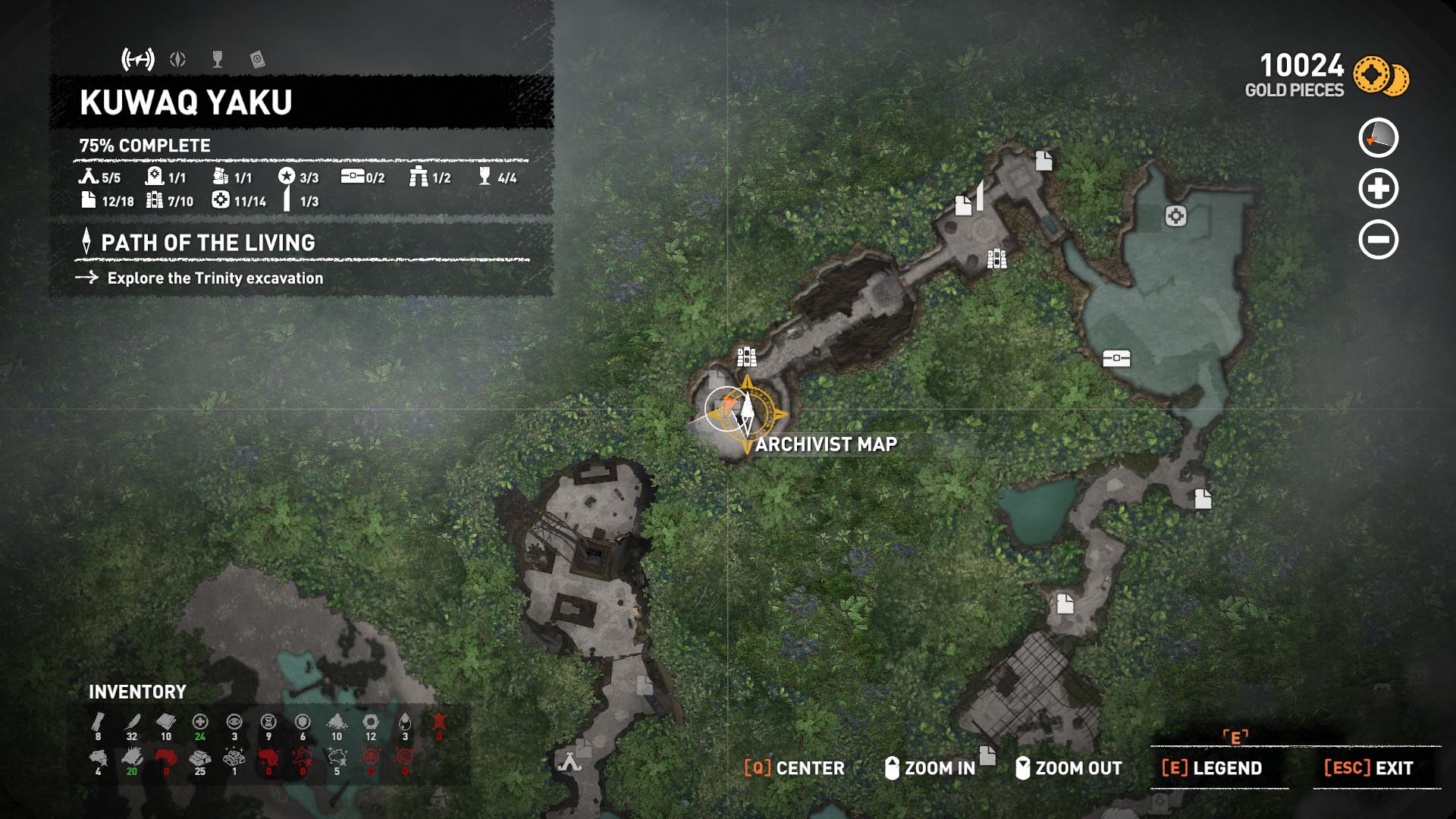
Task: Open the Legend panel
Action: (x=1212, y=768)
